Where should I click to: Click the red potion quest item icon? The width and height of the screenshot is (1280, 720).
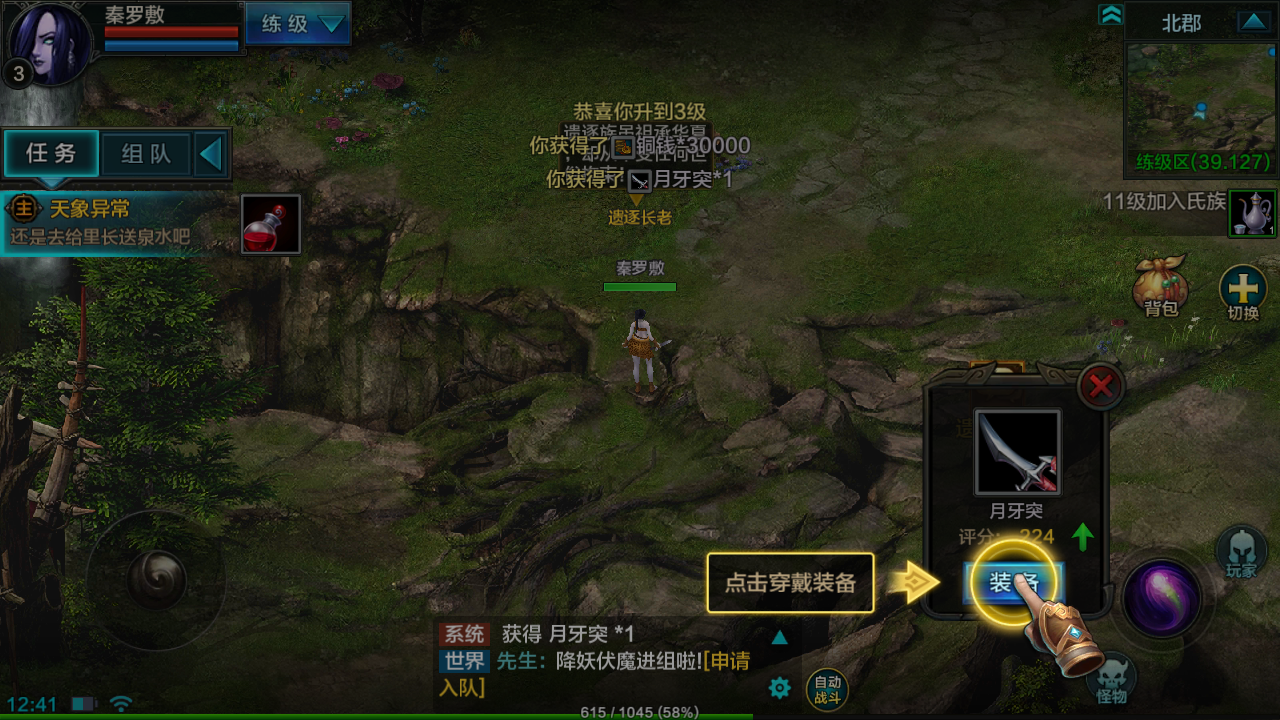(x=270, y=222)
